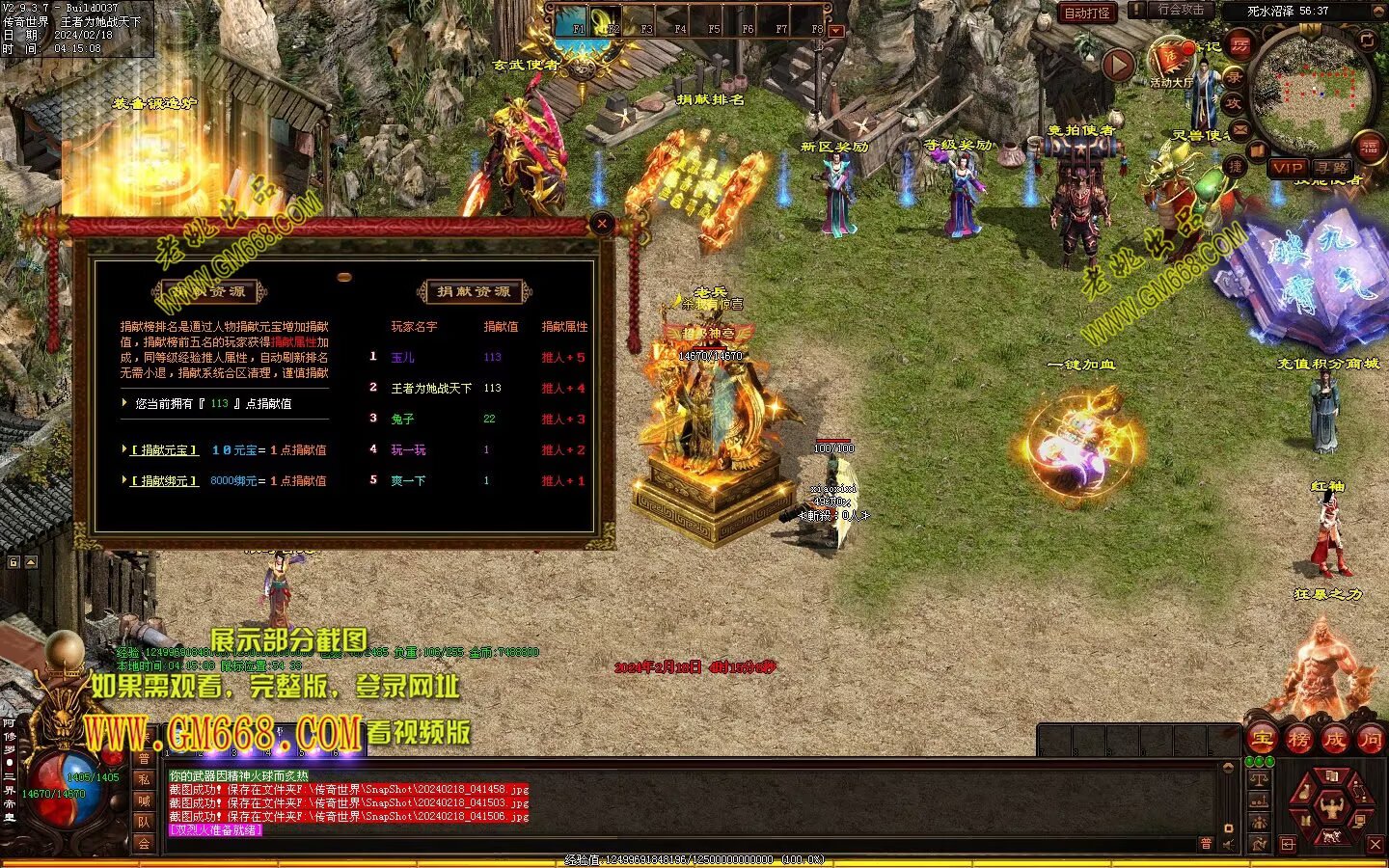Open the mail envelope icon
Screen dimensions: 1389x868
click(1240, 129)
